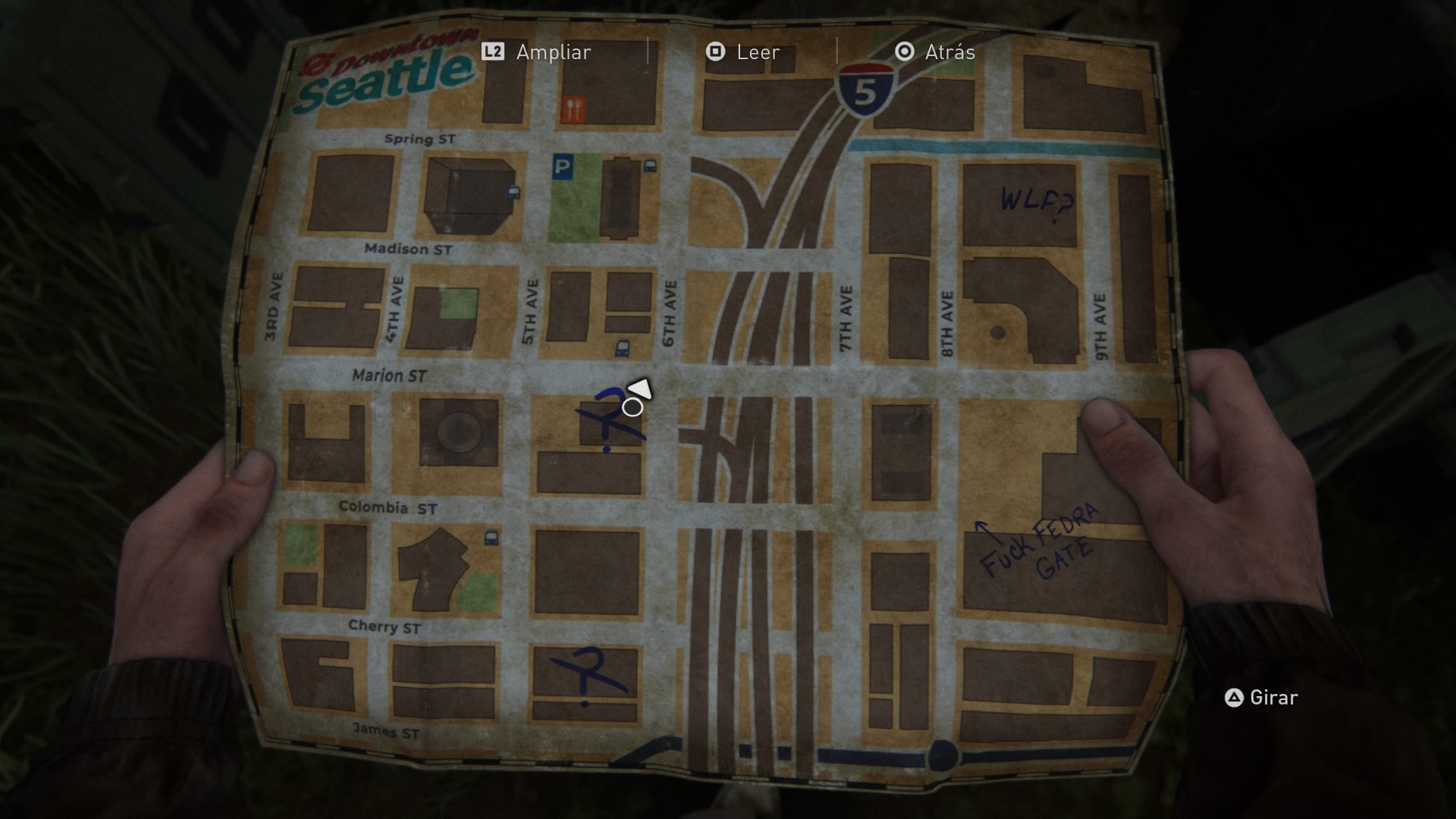The width and height of the screenshot is (1456, 819).
Task: Select the blue parking P icon
Action: coord(562,167)
